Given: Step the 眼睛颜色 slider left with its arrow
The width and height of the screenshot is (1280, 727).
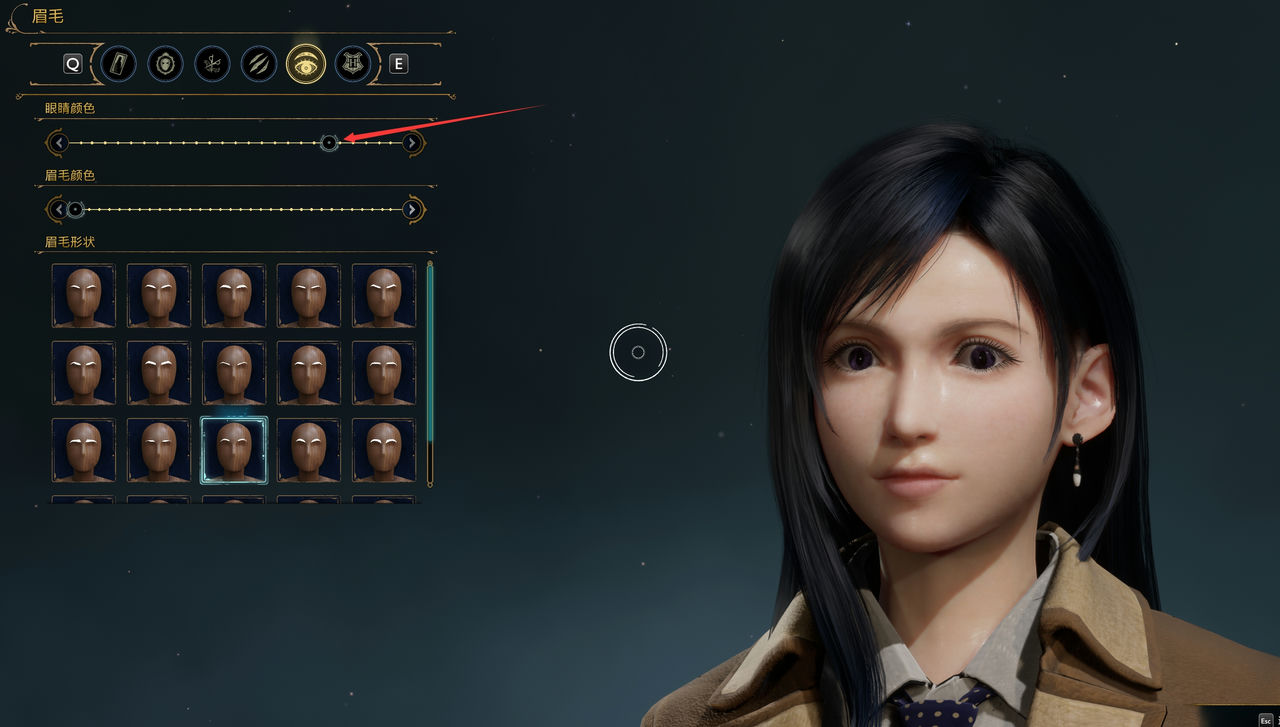Looking at the screenshot, I should point(58,142).
